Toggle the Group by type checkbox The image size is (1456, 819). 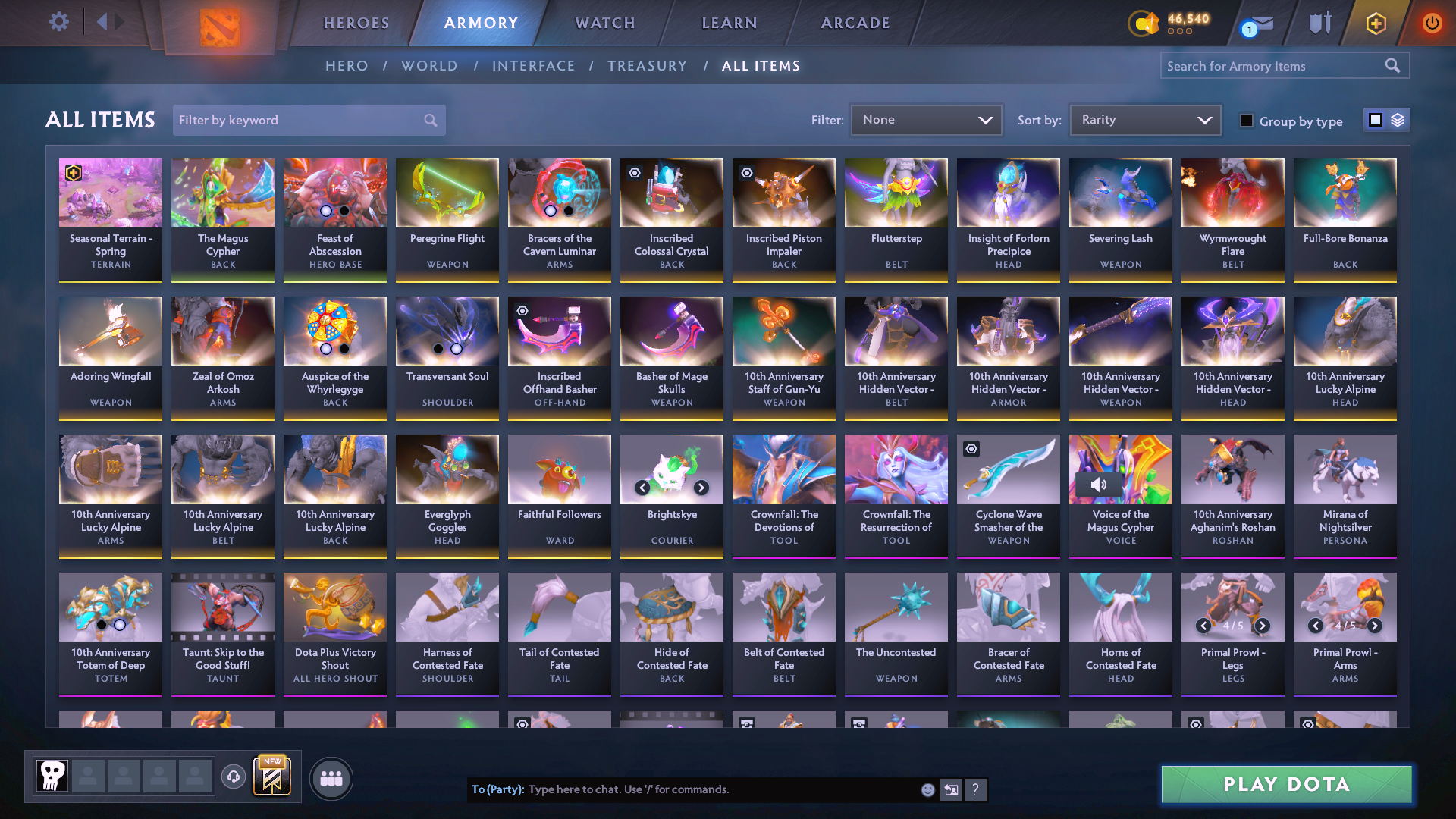click(x=1246, y=121)
